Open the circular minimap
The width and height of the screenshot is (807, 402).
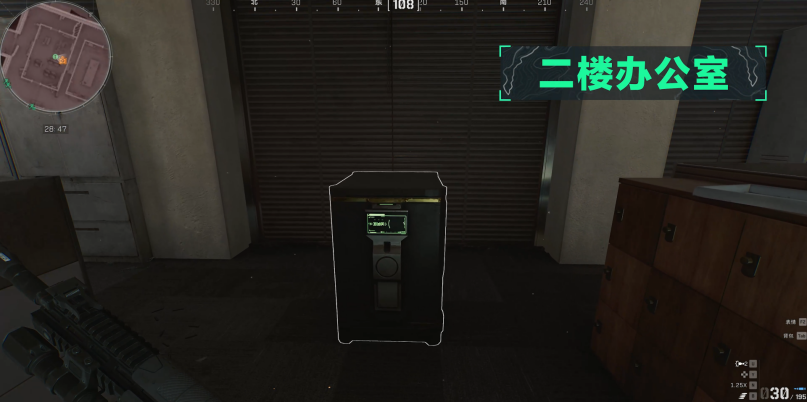point(54,56)
